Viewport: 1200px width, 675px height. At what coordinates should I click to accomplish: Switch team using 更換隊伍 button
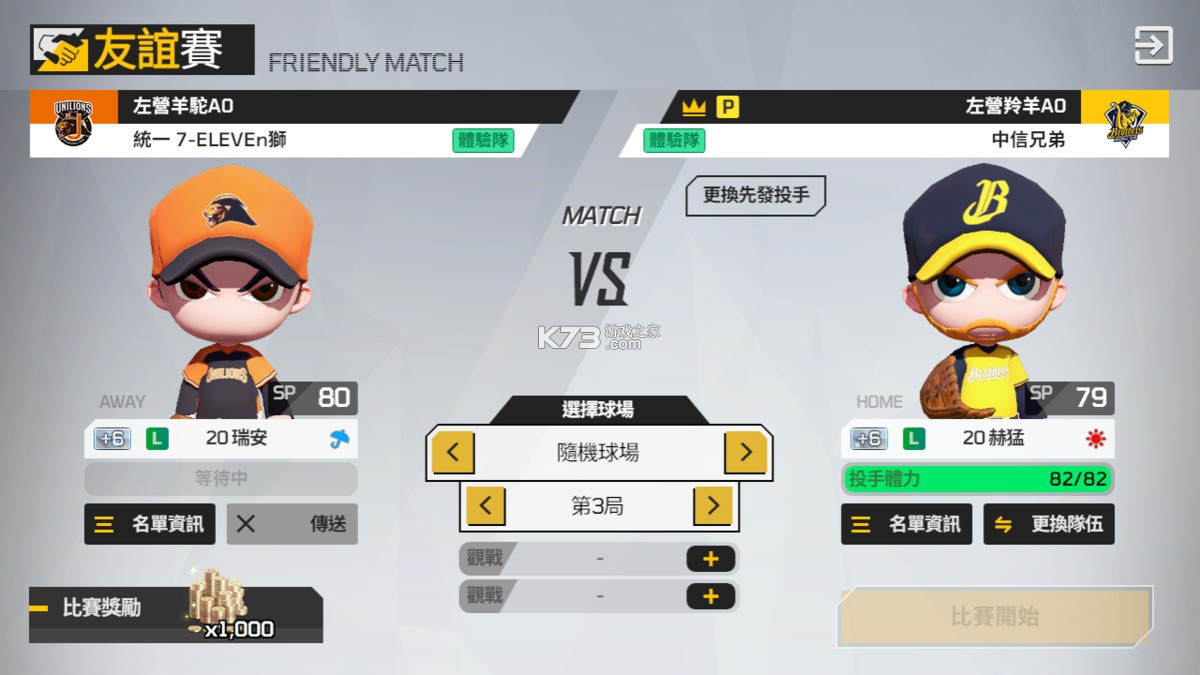point(1049,524)
